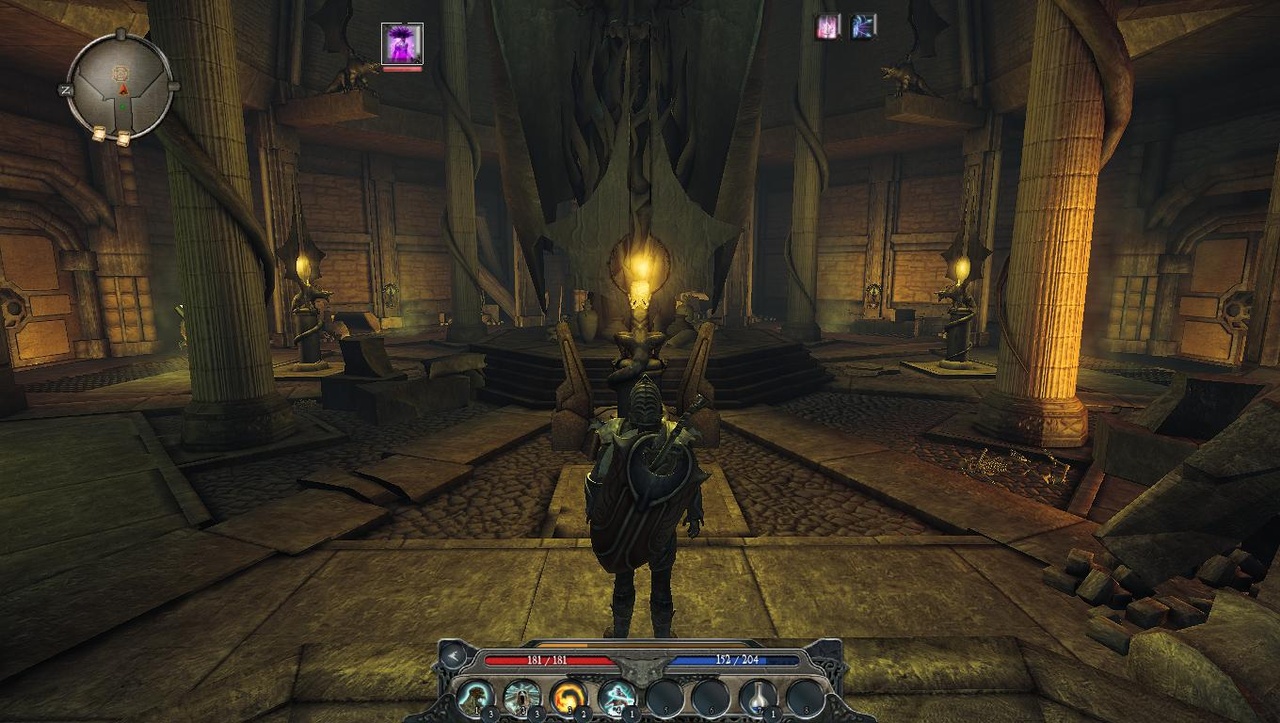This screenshot has height=723, width=1280.
Task: Click the blue mana bar showing 152/204
Action: (735, 660)
